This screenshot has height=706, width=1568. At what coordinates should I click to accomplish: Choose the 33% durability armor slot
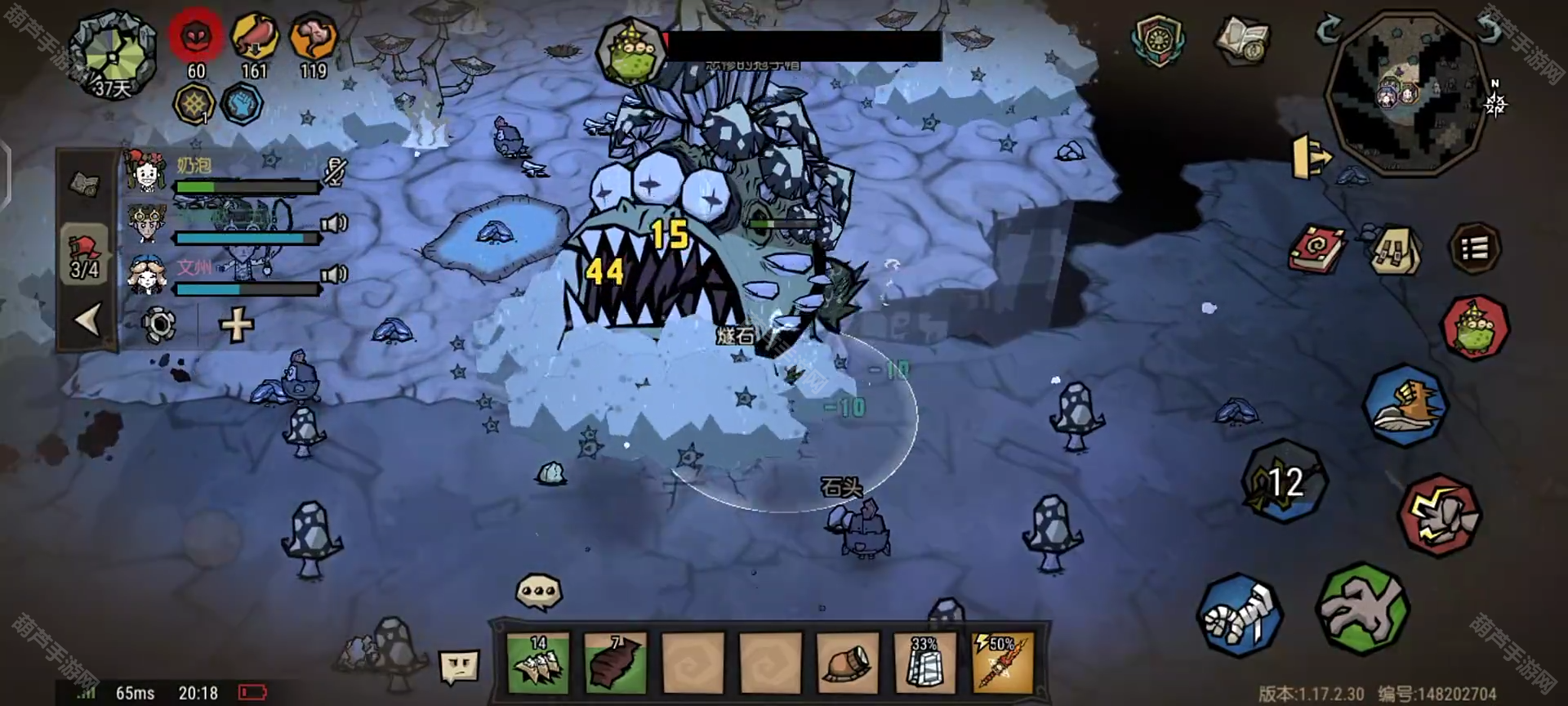pos(925,663)
